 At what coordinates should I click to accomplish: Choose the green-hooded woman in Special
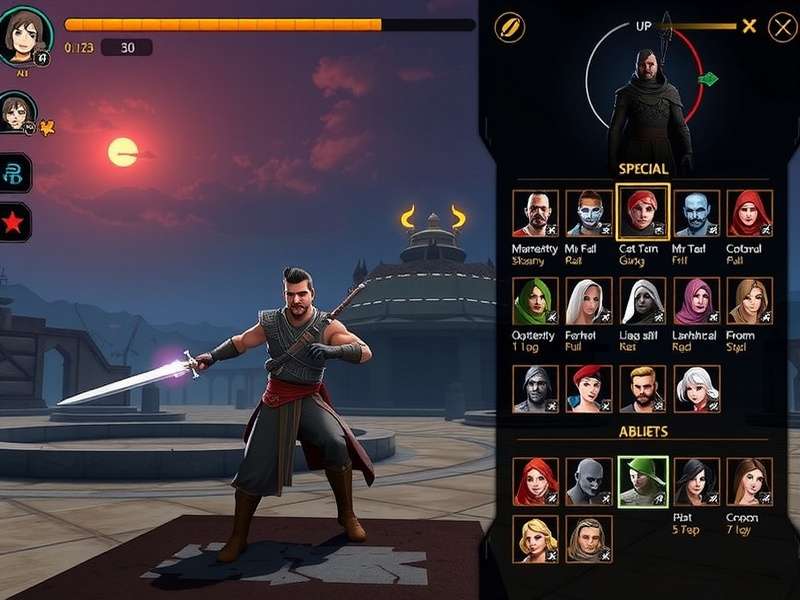(535, 301)
